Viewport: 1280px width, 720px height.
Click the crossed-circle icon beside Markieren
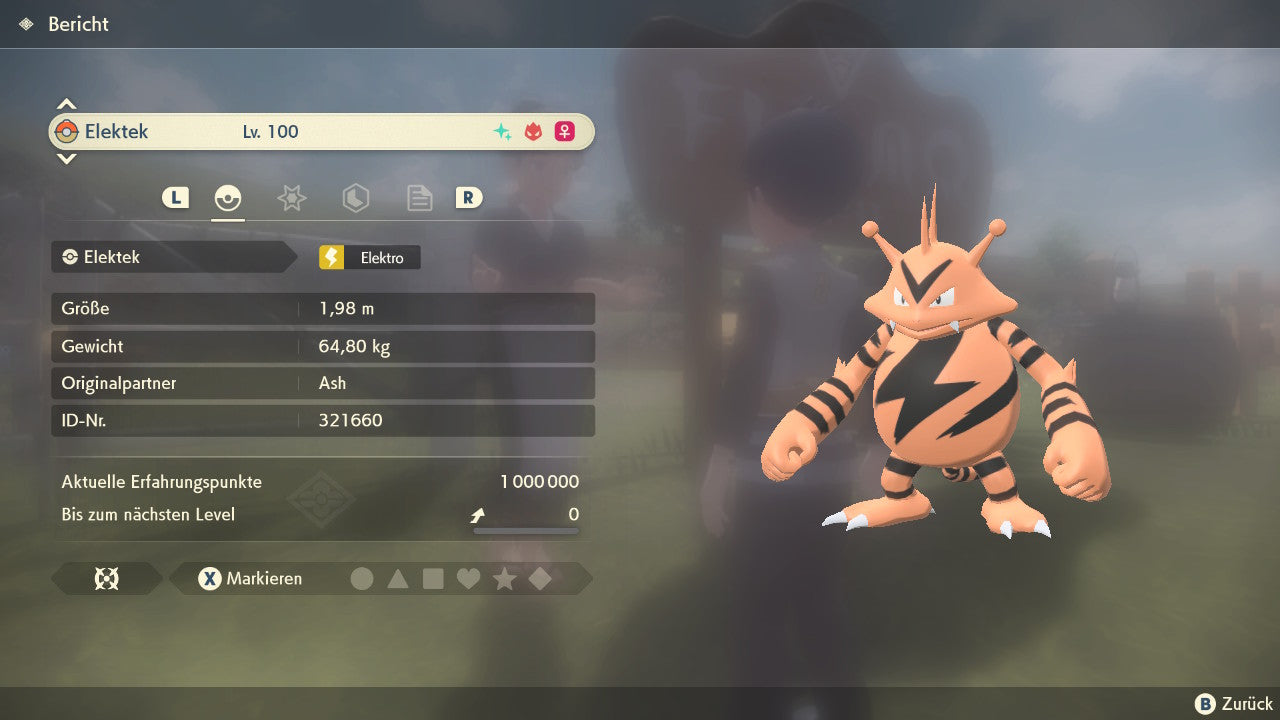click(x=106, y=578)
